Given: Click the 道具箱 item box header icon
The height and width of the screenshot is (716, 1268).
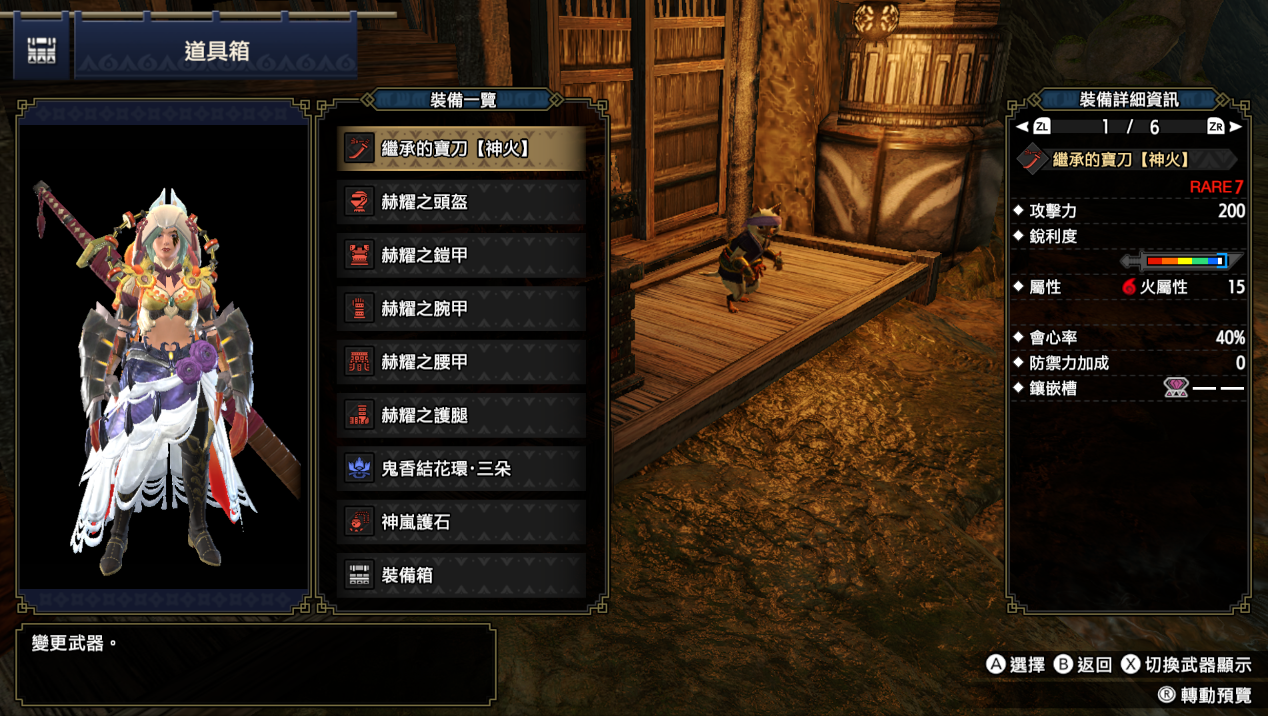Looking at the screenshot, I should coord(42,51).
